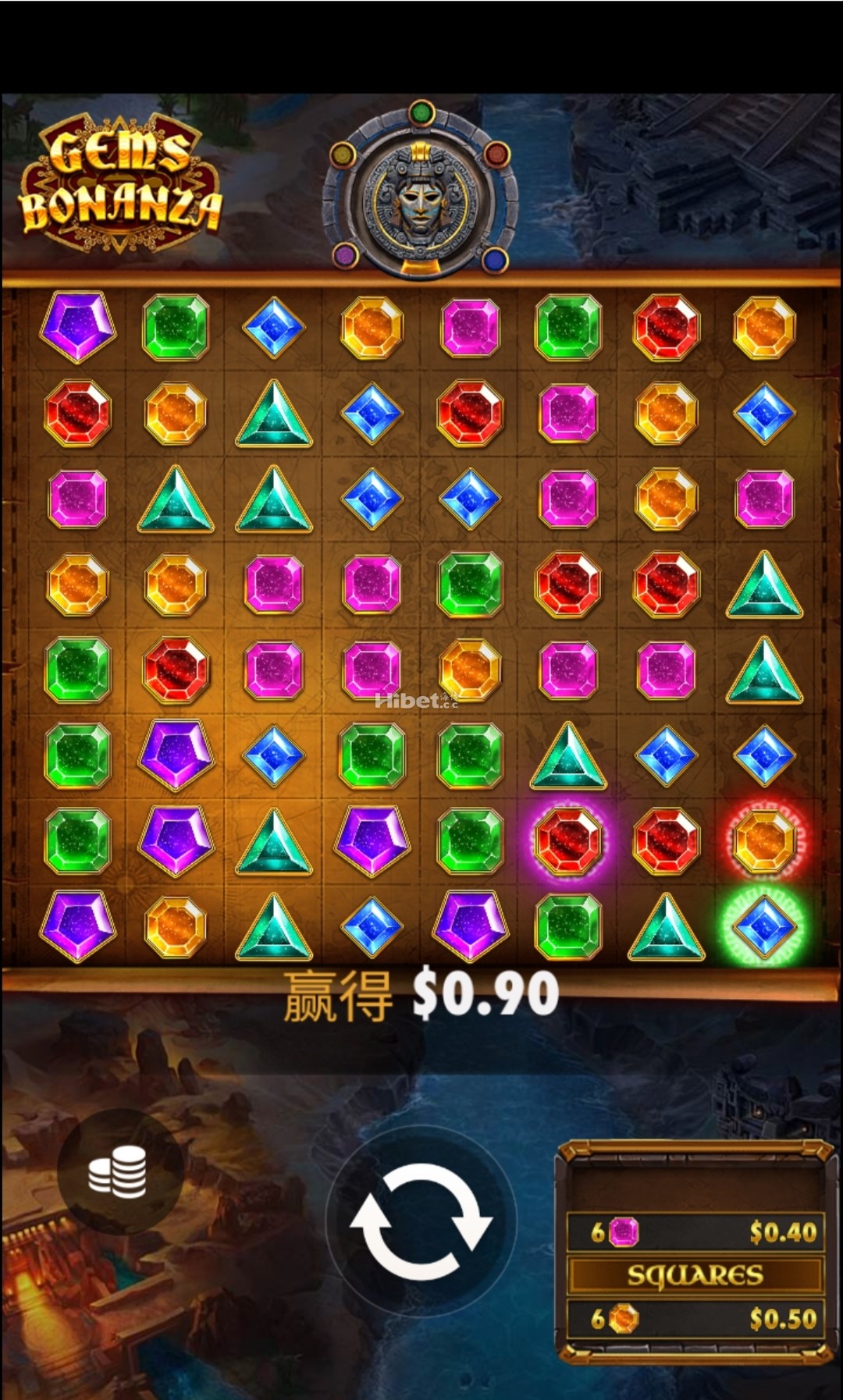Select the pink-glowing red octagon gem

(x=568, y=840)
